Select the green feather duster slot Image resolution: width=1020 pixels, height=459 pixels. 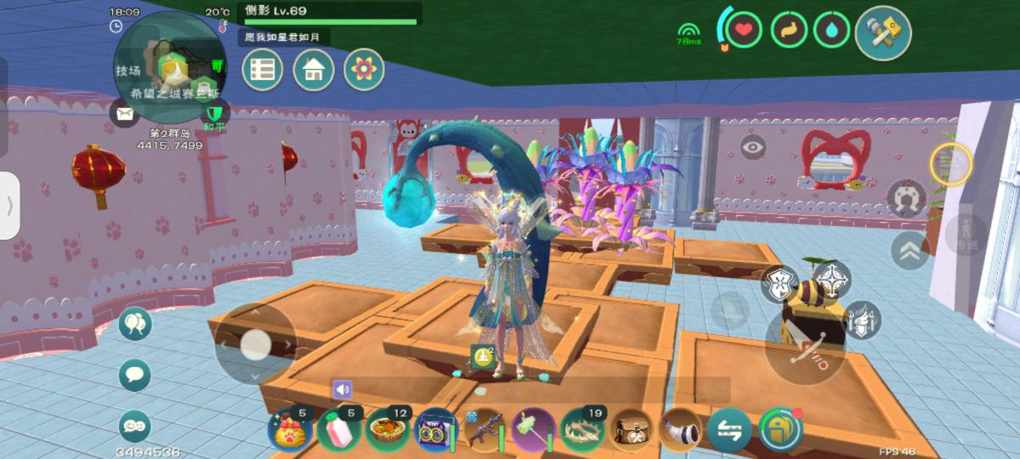pos(532,430)
